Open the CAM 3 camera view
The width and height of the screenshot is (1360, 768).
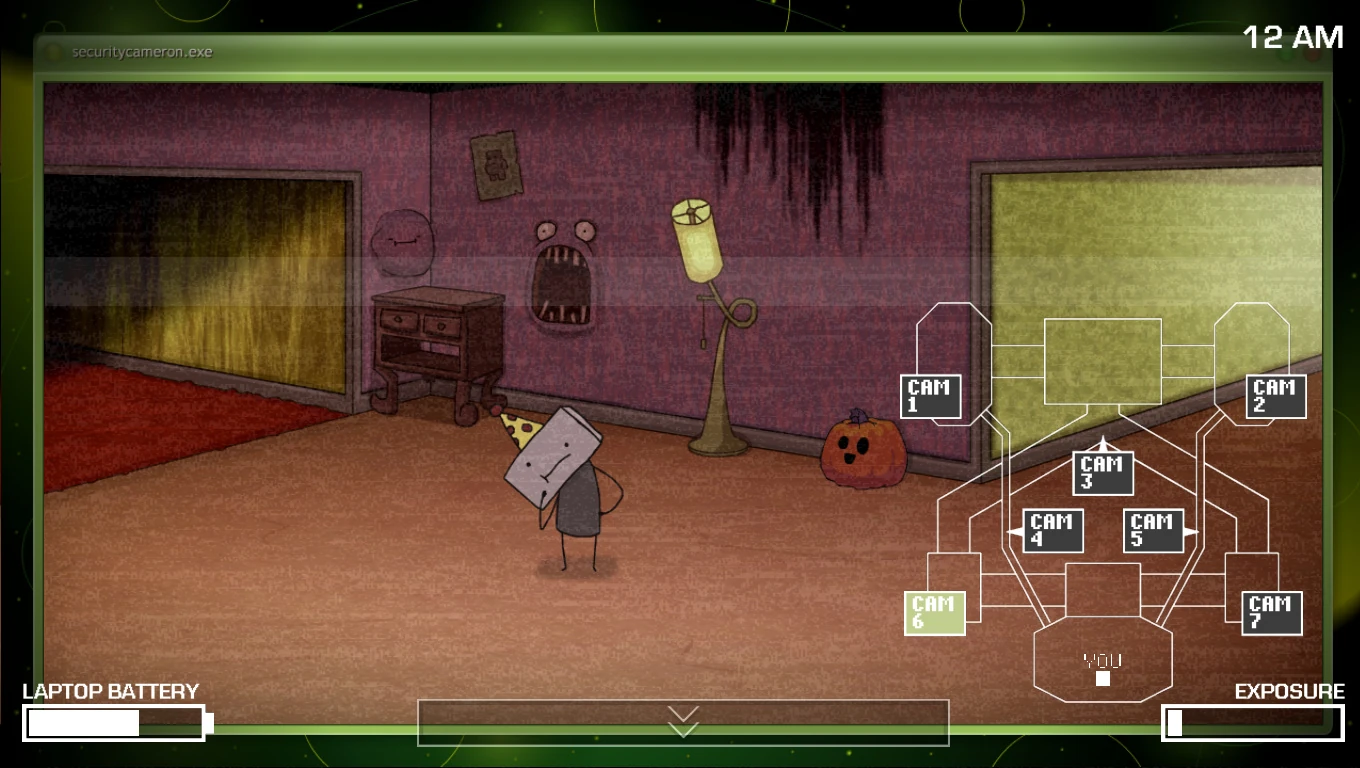point(1103,473)
